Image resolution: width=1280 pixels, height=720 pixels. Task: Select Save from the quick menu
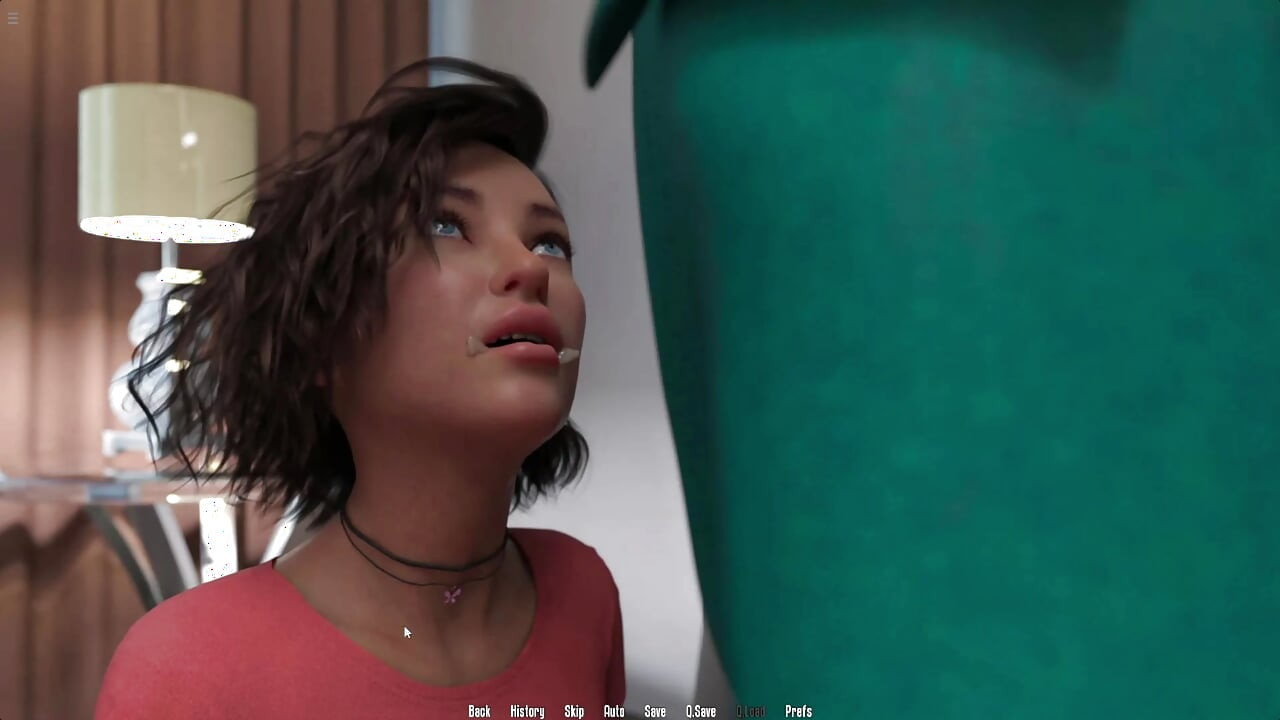coord(655,711)
